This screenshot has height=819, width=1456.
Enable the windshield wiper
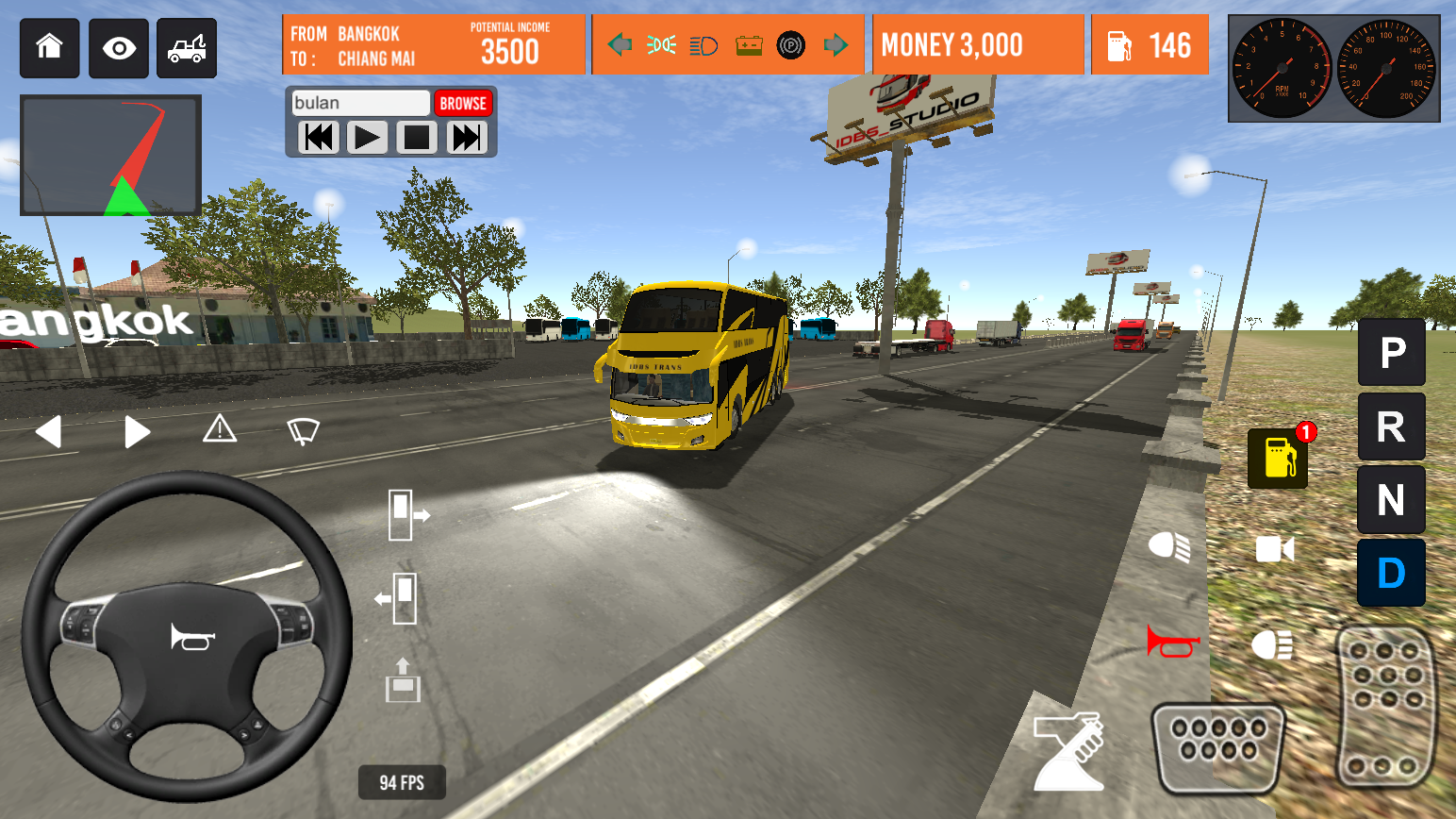point(303,429)
